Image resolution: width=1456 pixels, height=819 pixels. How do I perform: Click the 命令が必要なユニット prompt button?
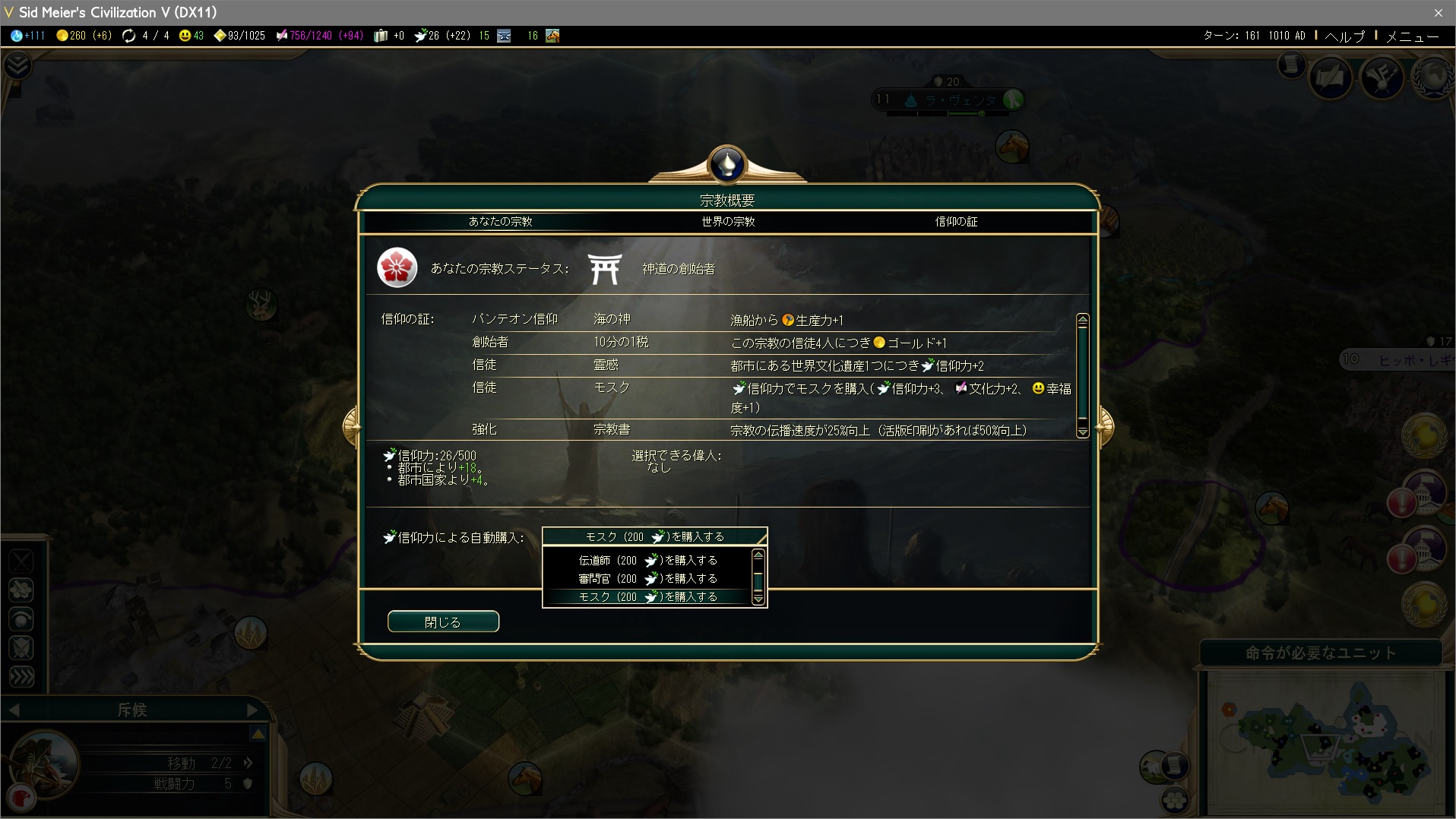pyautogui.click(x=1321, y=653)
